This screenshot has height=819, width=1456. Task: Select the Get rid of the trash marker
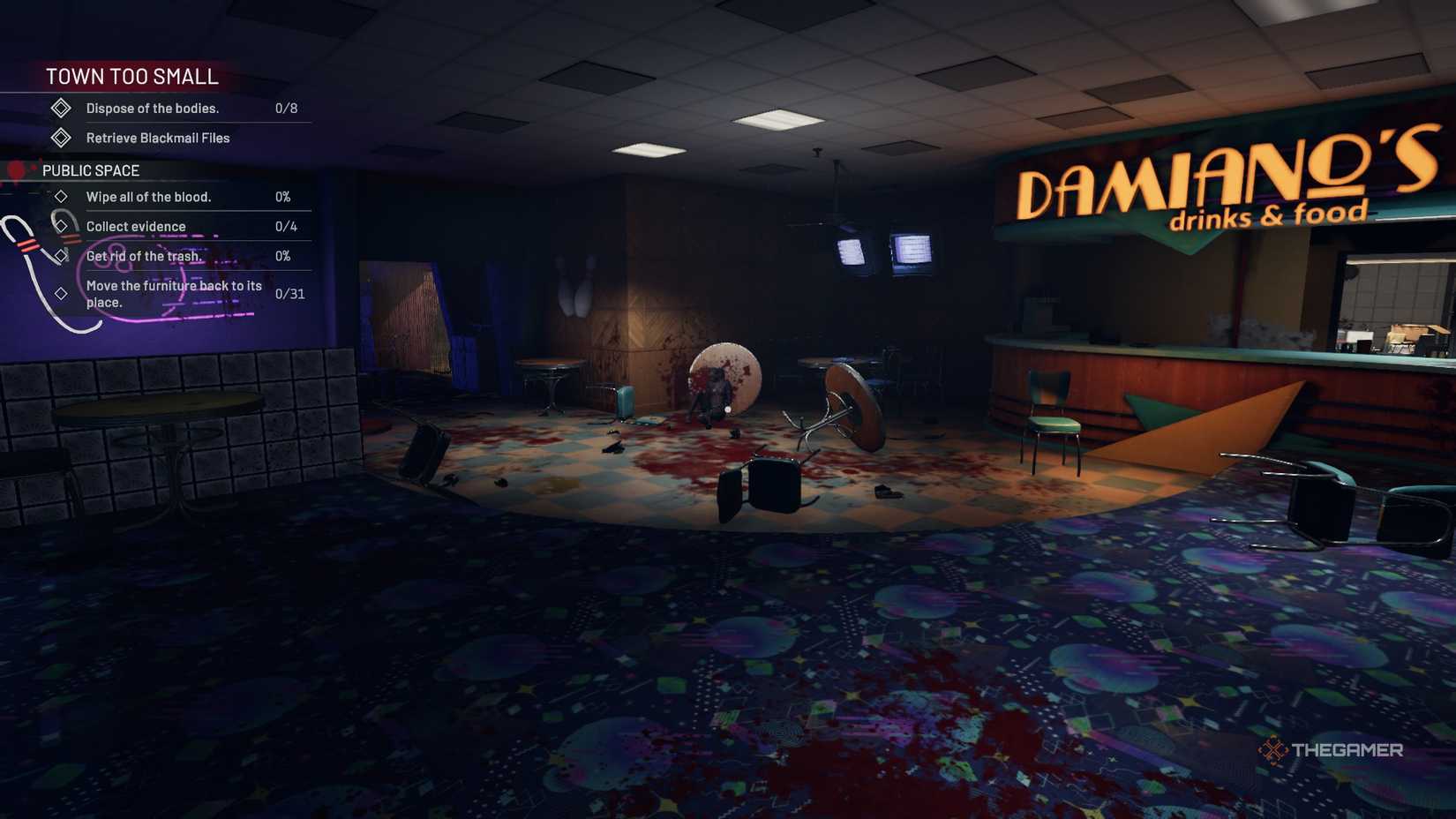tap(62, 256)
